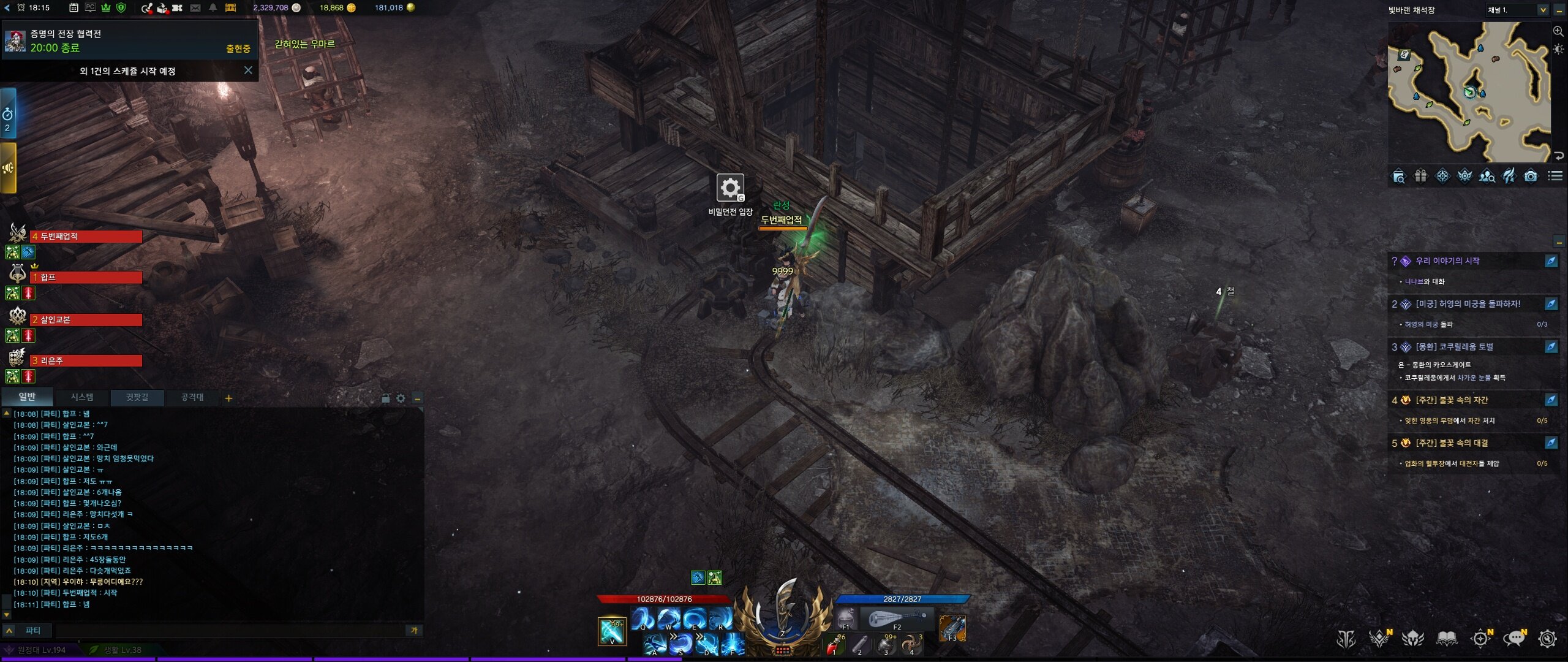1568x662 pixels.
Task: Activate the Q skill icon
Action: (x=643, y=619)
